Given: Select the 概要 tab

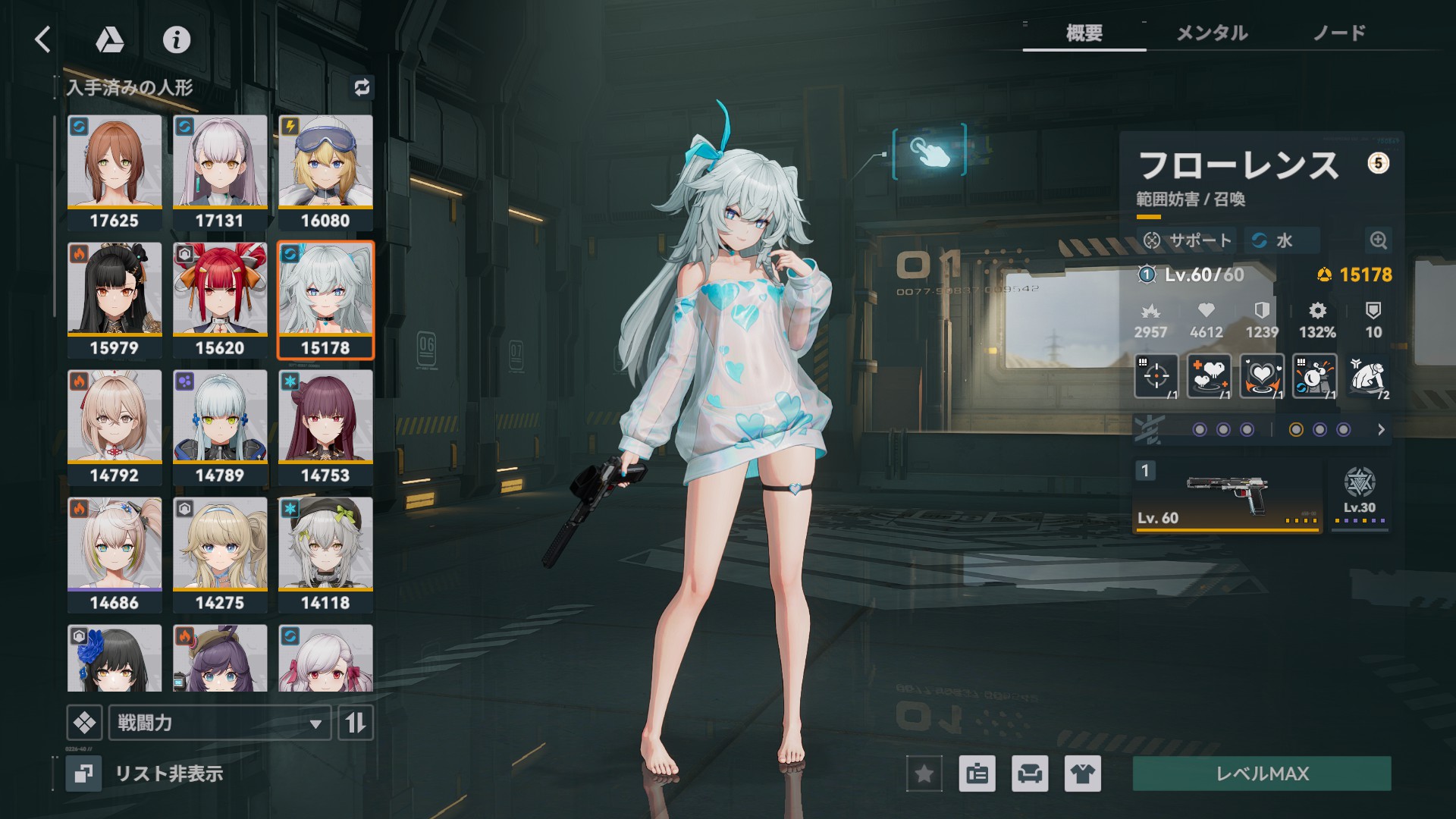Looking at the screenshot, I should click(x=1084, y=33).
